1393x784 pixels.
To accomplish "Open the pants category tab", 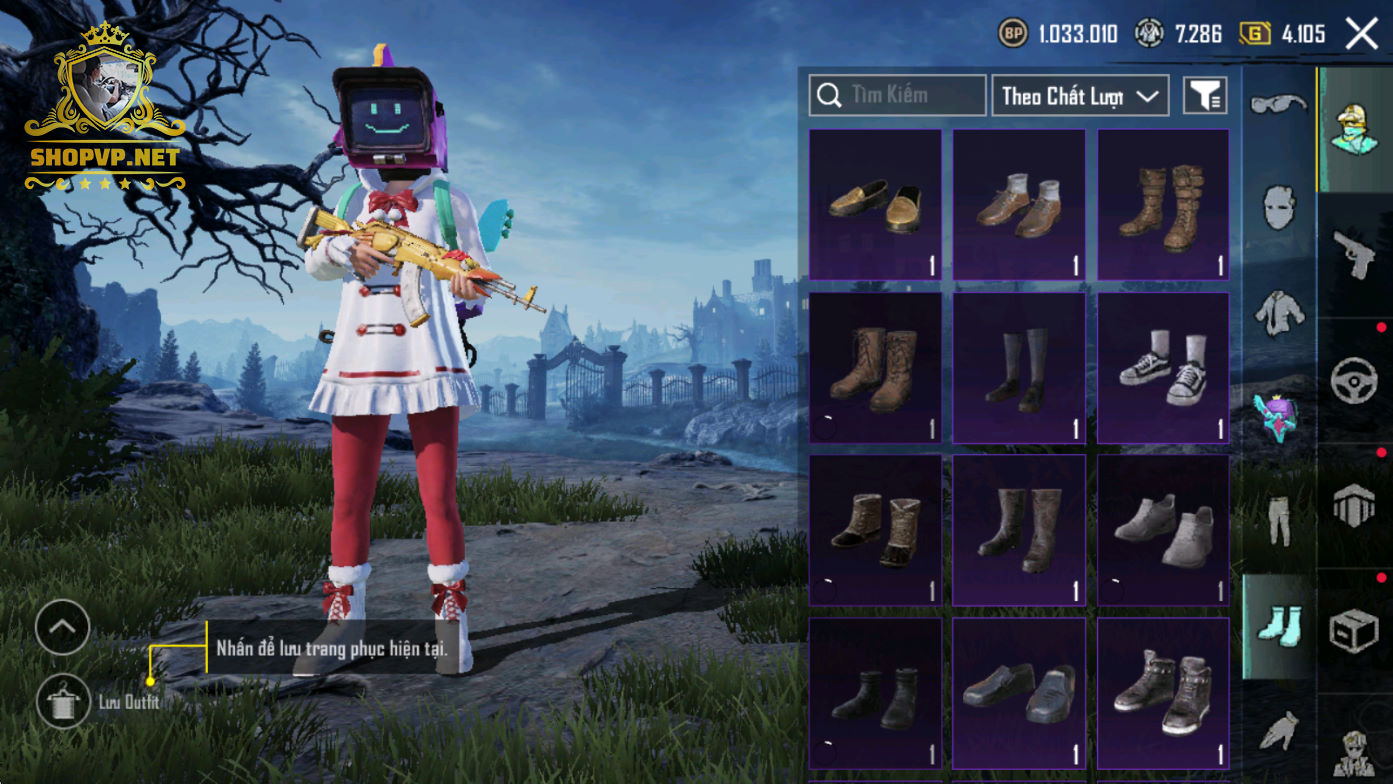I will 1279,520.
